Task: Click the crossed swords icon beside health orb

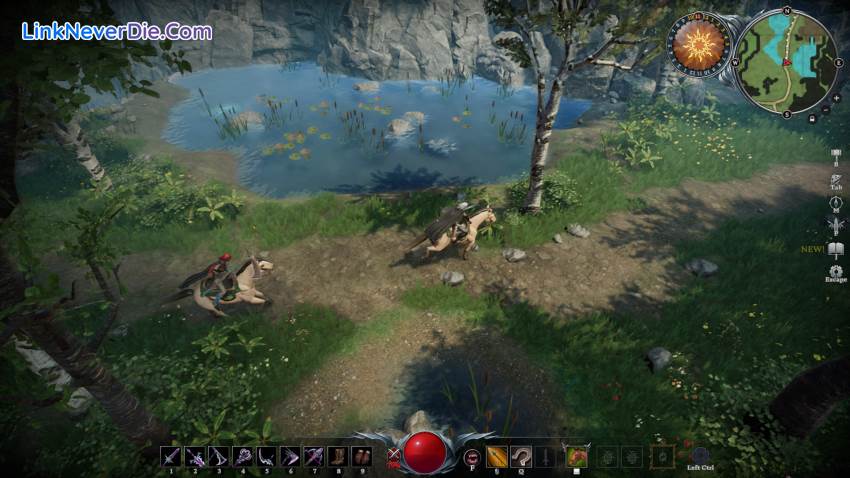Action: pos(392,457)
